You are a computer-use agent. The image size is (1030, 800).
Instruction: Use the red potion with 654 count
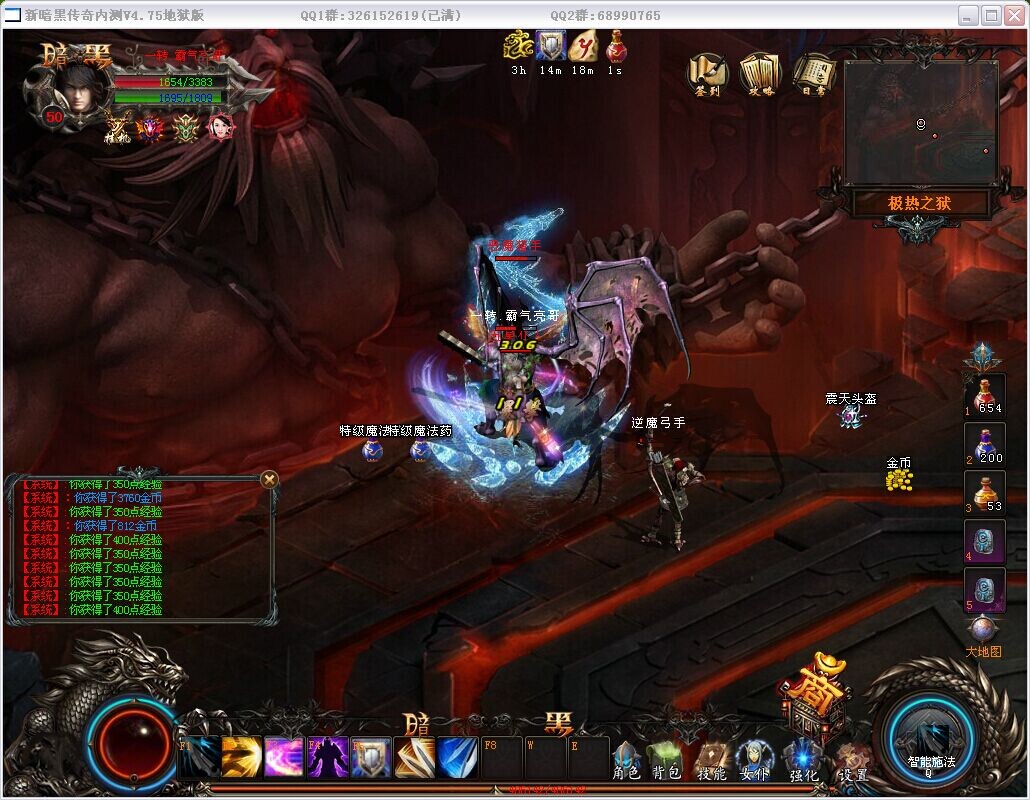click(x=985, y=396)
